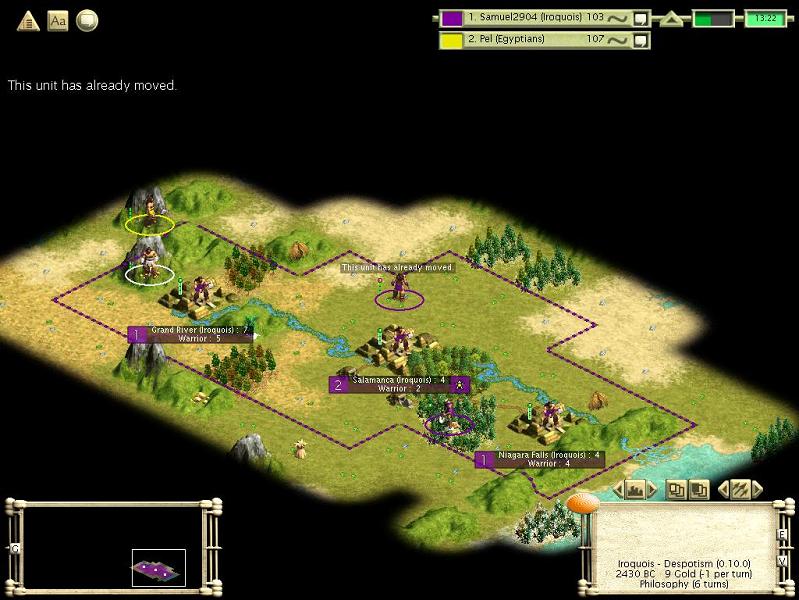Open Salamanca city label
This screenshot has height=600, width=799.
click(x=398, y=384)
